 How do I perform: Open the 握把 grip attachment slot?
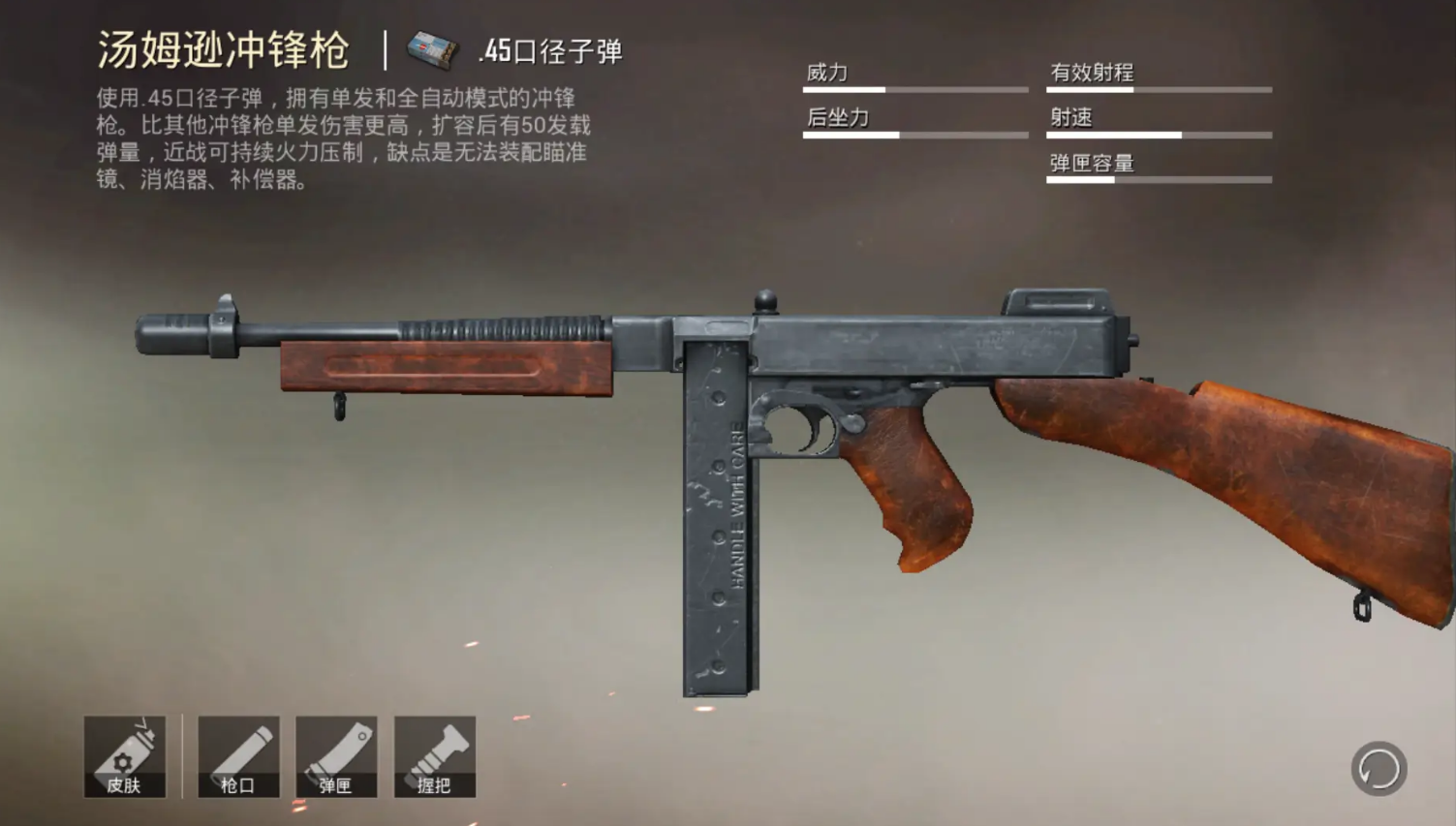434,756
